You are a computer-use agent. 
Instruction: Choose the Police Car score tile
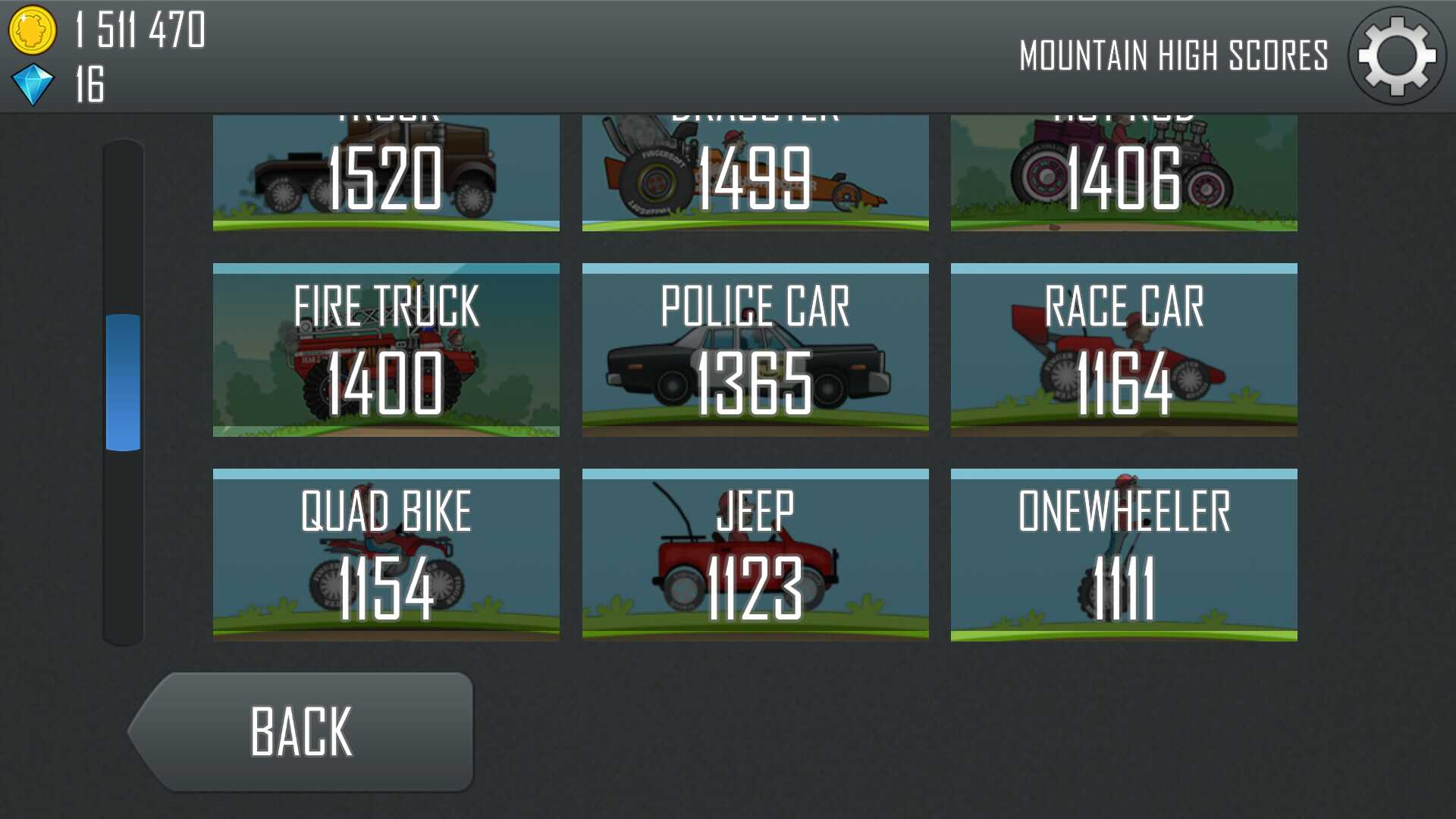(x=755, y=350)
